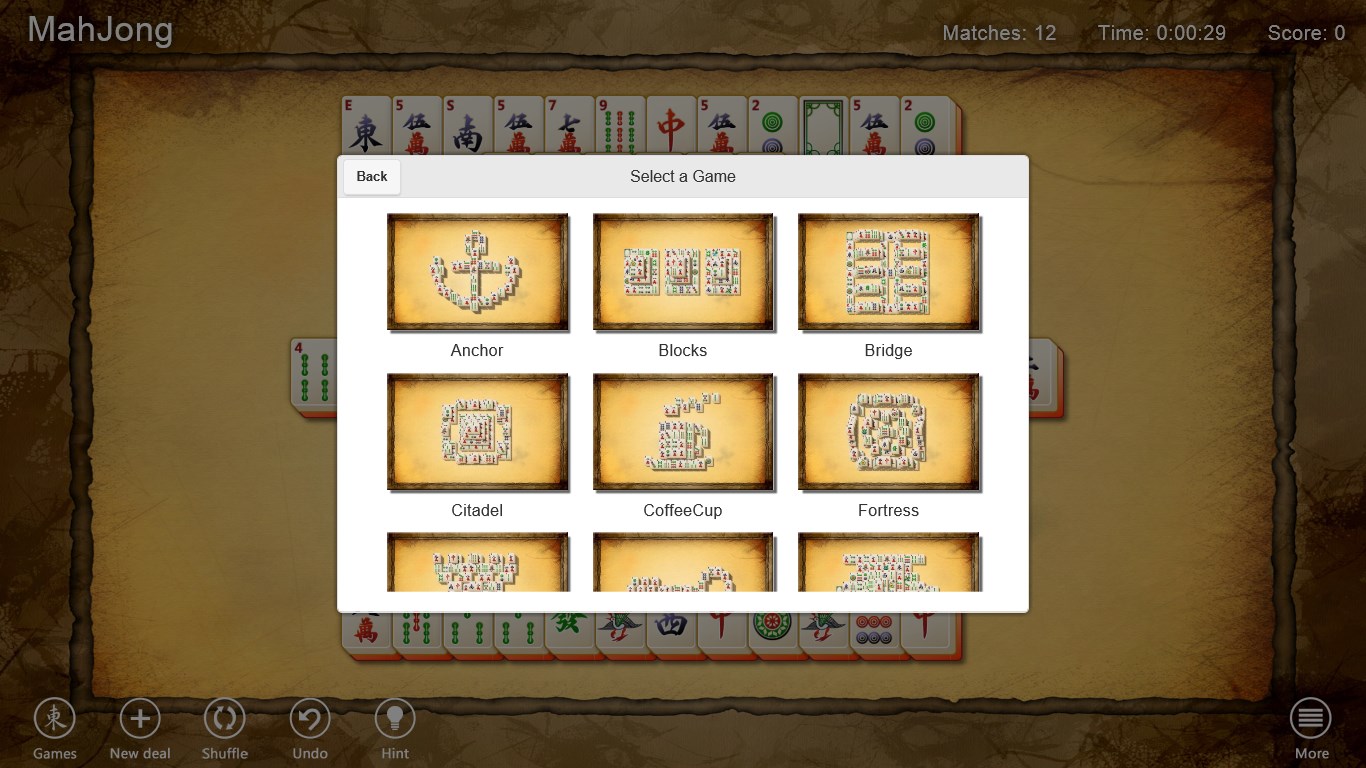Open the Citadel layout
This screenshot has width=1366, height=768.
pos(477,432)
